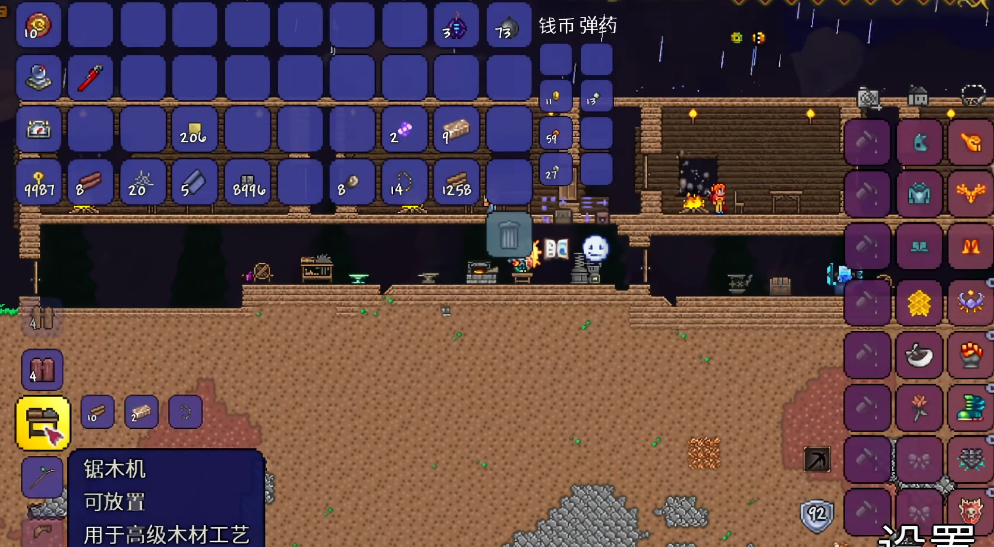This screenshot has height=547, width=994.
Task: Choose the chain stack of 14
Action: click(404, 182)
